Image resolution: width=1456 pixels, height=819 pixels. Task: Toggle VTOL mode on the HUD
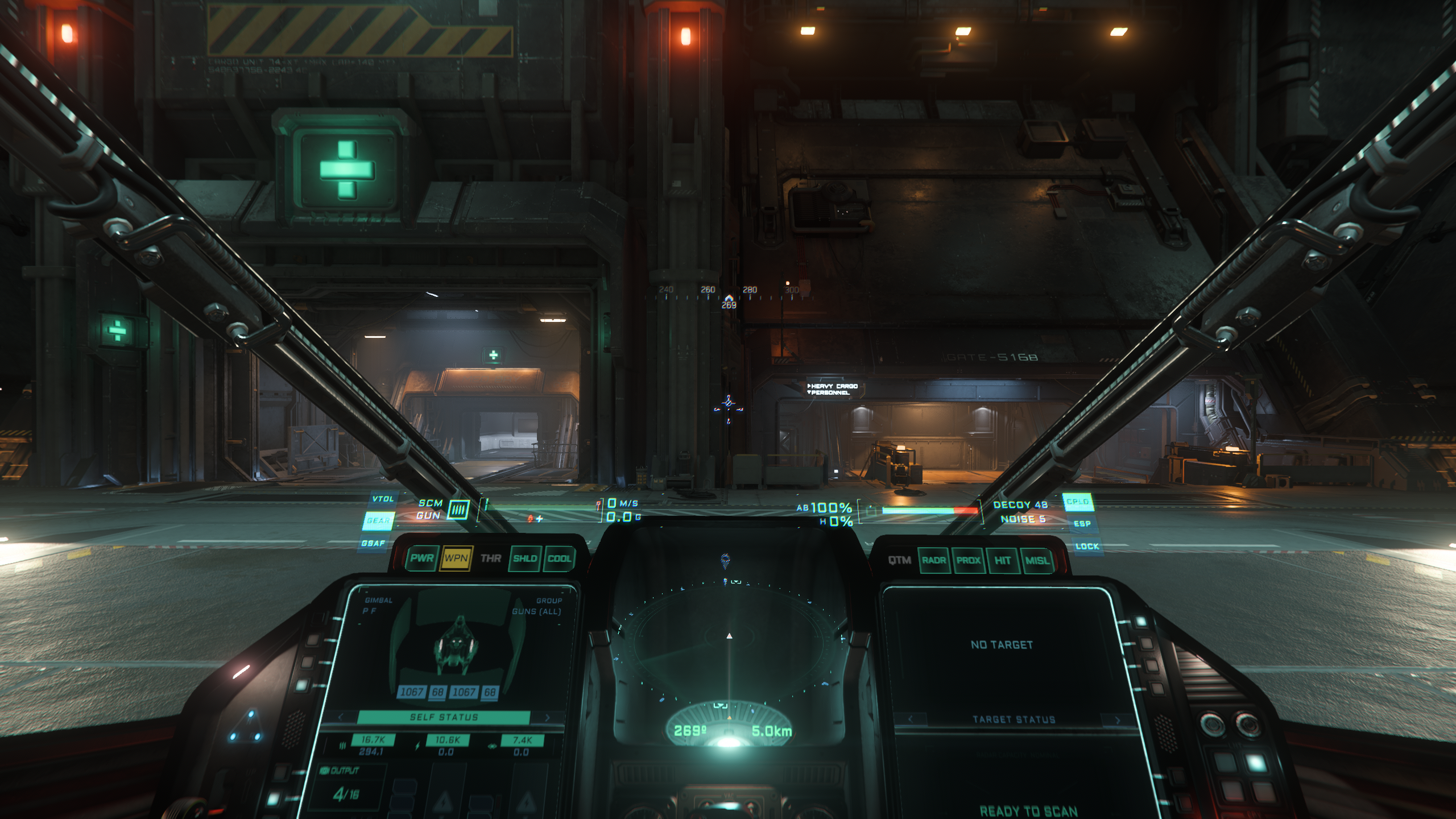pos(383,499)
